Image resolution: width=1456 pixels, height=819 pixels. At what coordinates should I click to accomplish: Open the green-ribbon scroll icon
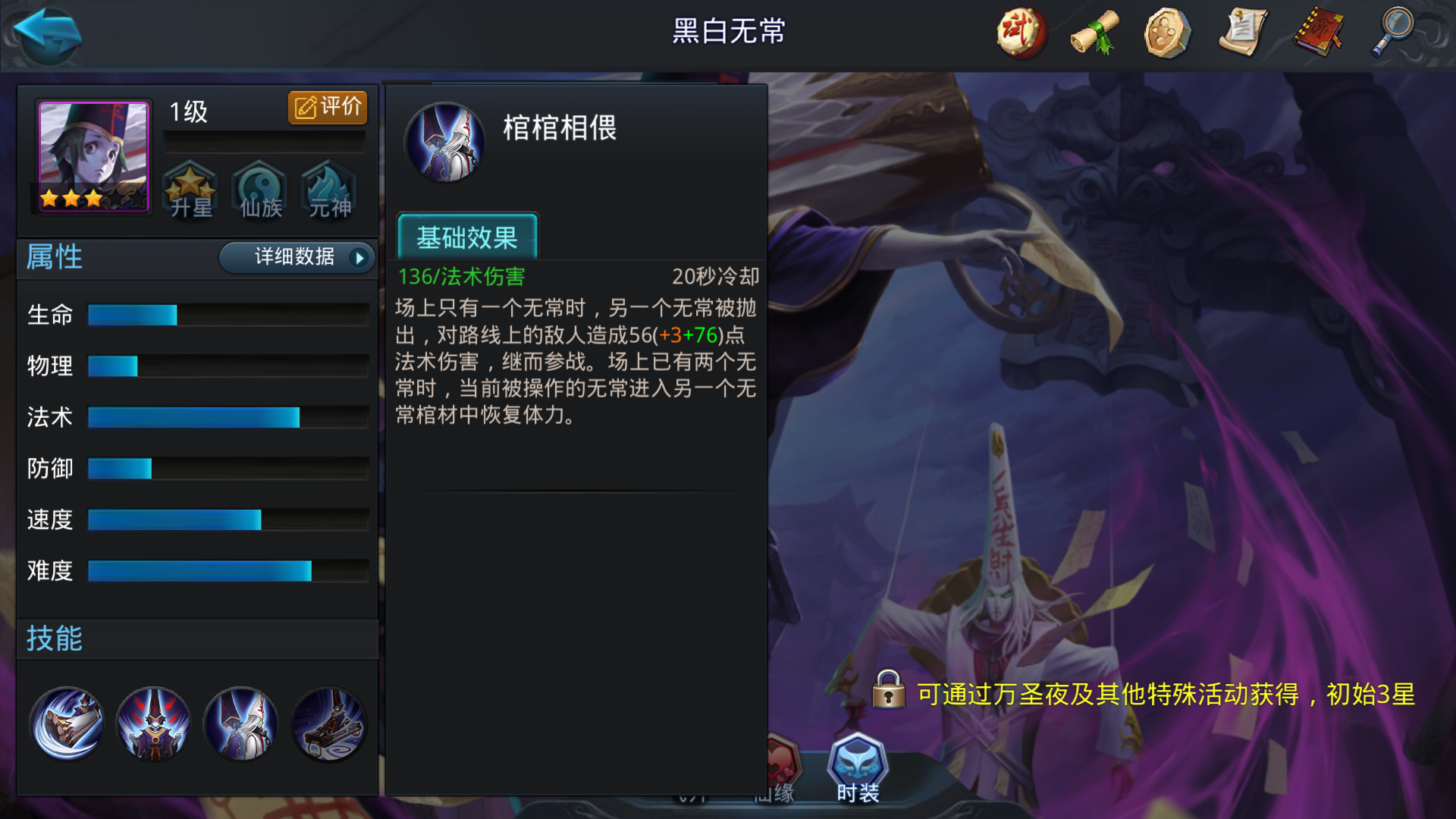[1094, 32]
